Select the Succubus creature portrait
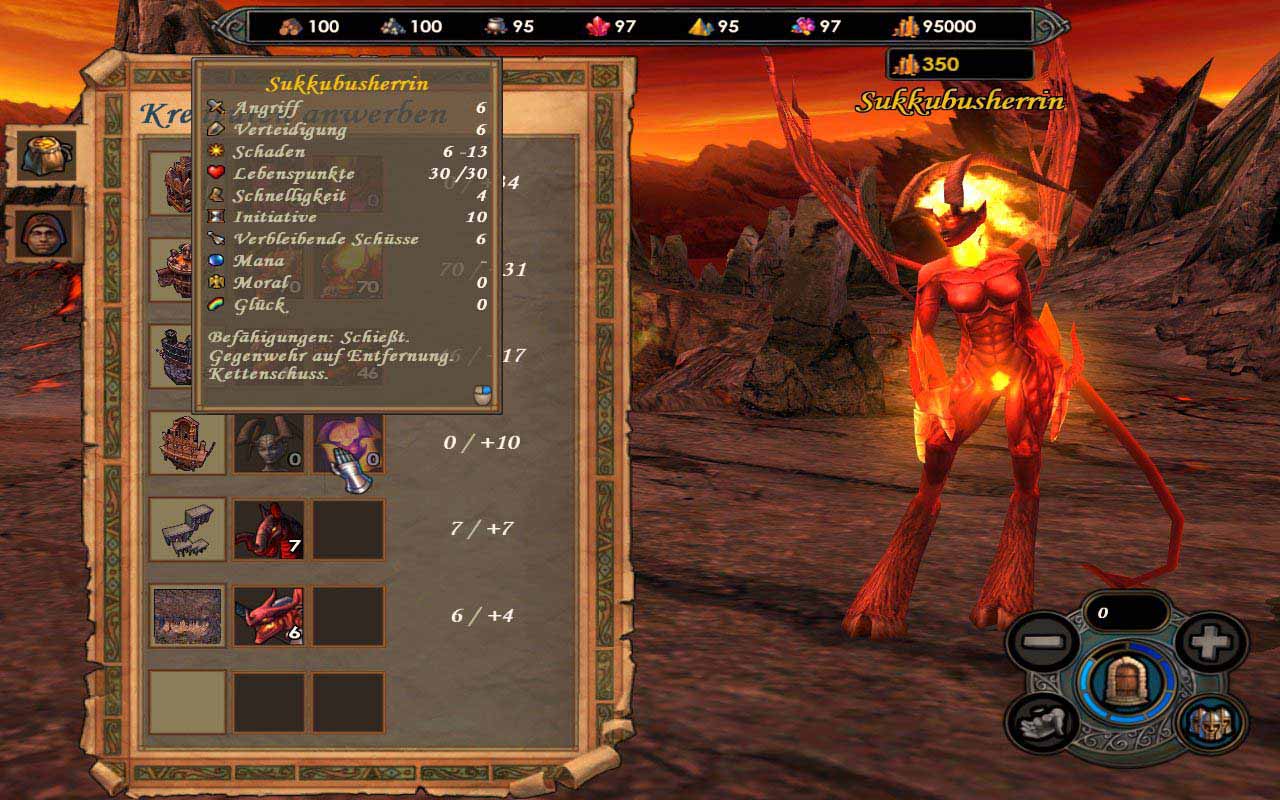Screen dimensions: 1280x800 coord(268,442)
